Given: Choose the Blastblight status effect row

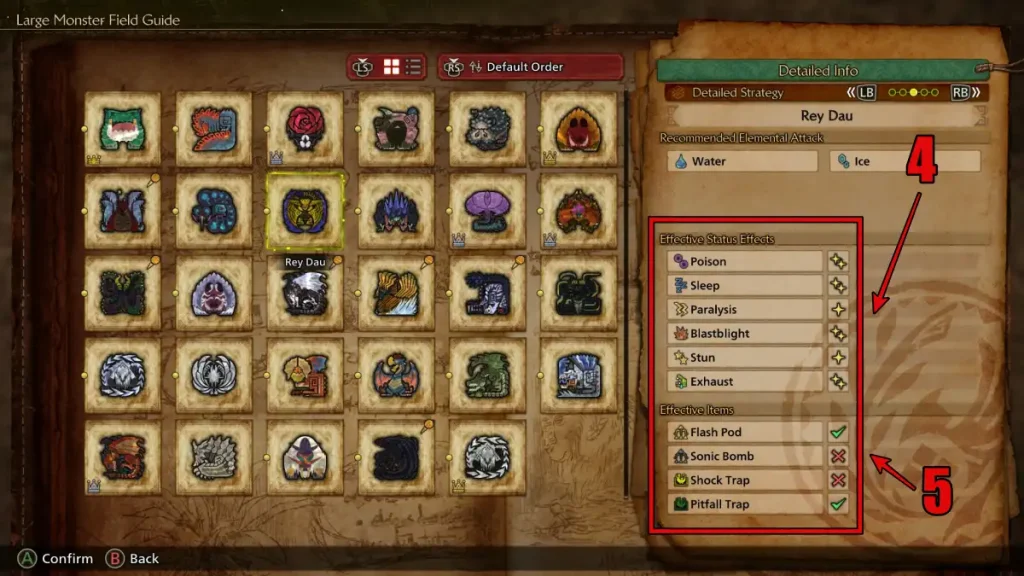Looking at the screenshot, I should point(745,334).
